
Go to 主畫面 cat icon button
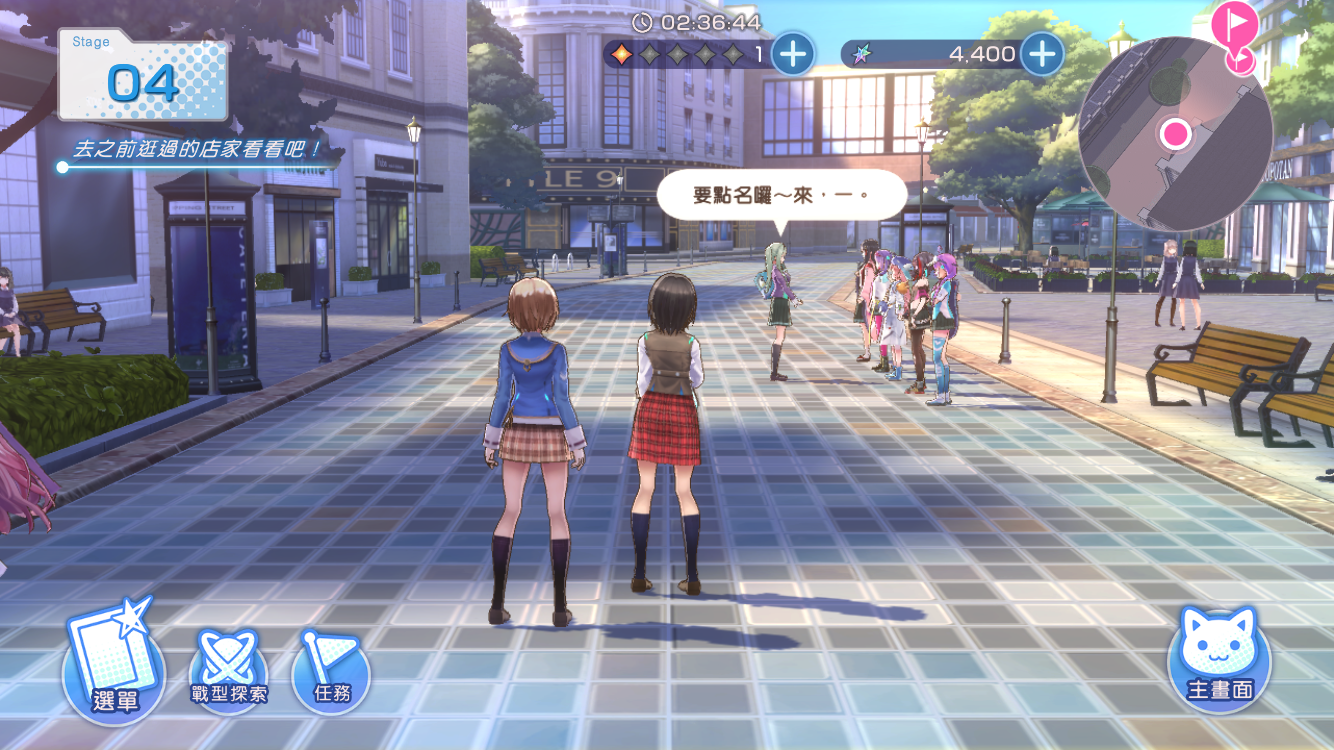click(1219, 659)
